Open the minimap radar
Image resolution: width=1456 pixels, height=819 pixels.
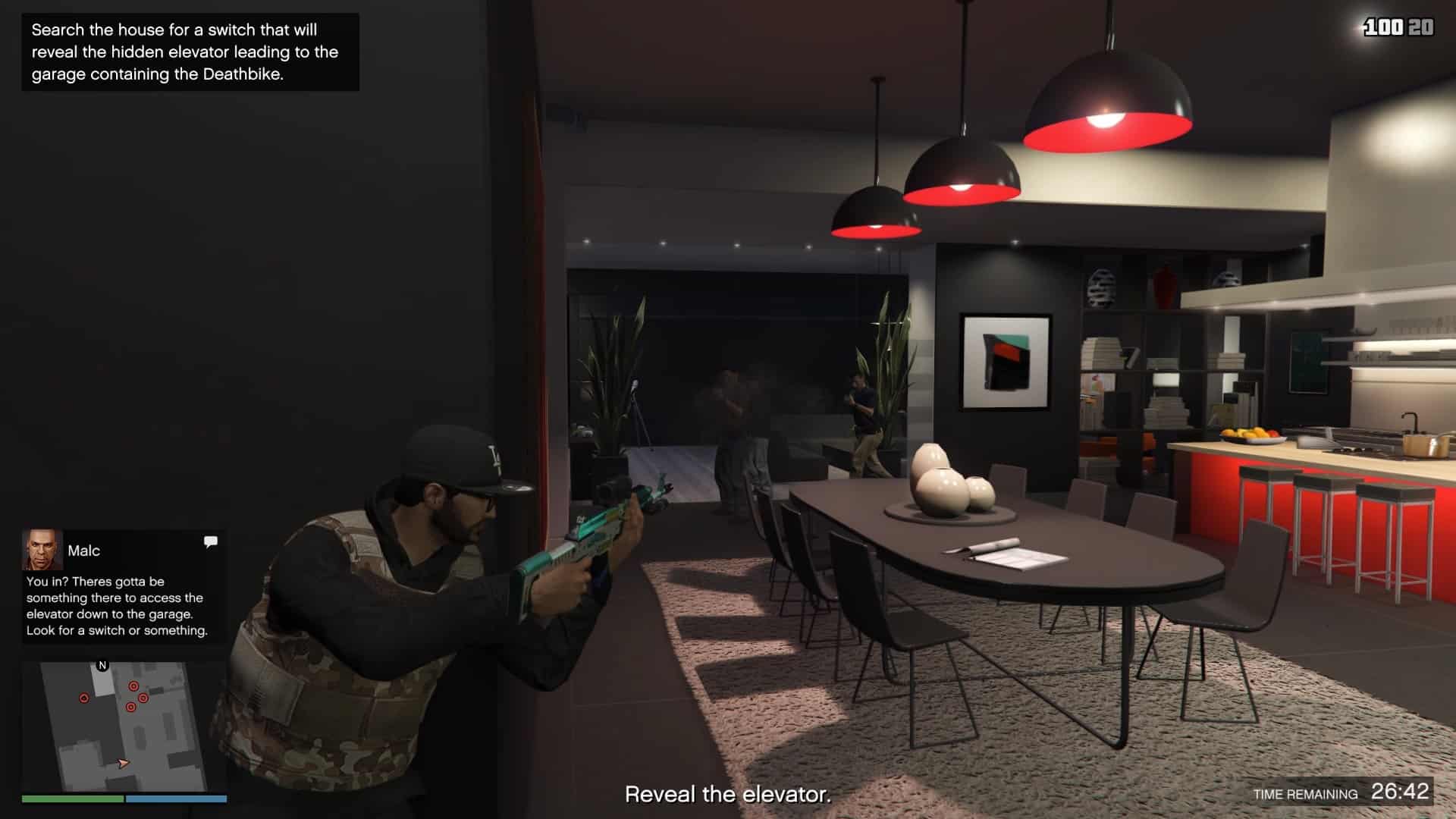coord(124,726)
